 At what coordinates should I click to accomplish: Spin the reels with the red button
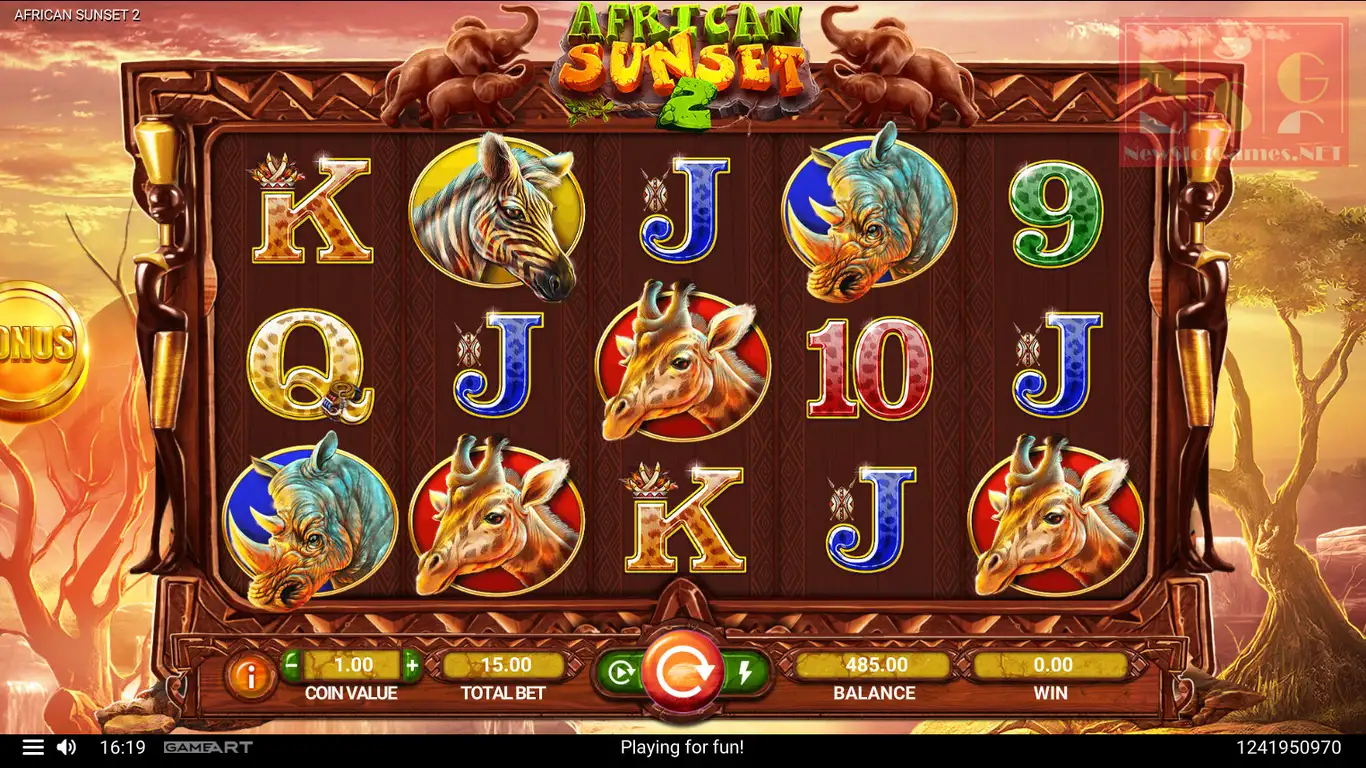tap(683, 671)
